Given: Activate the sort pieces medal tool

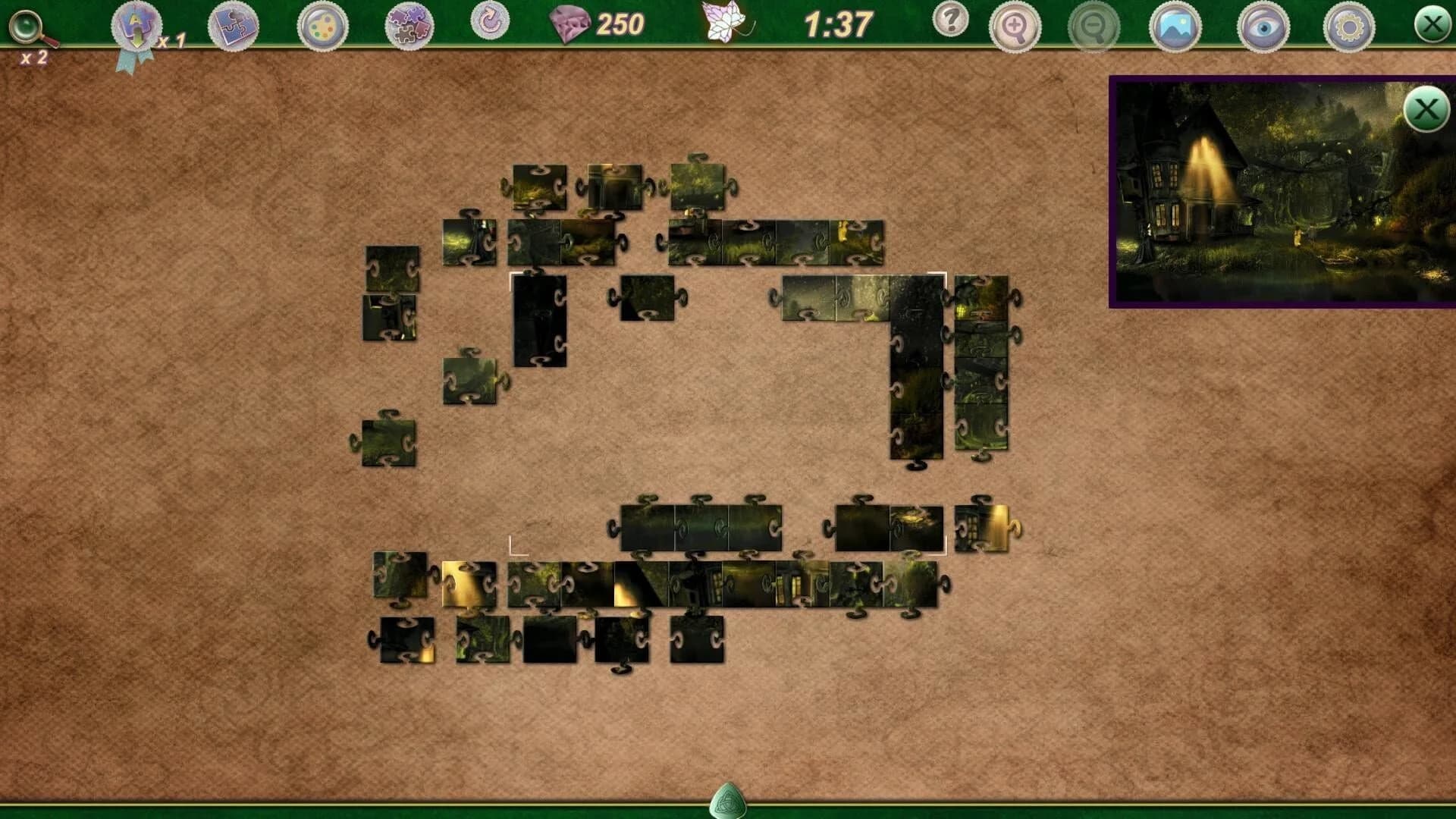Looking at the screenshot, I should pos(133,24).
